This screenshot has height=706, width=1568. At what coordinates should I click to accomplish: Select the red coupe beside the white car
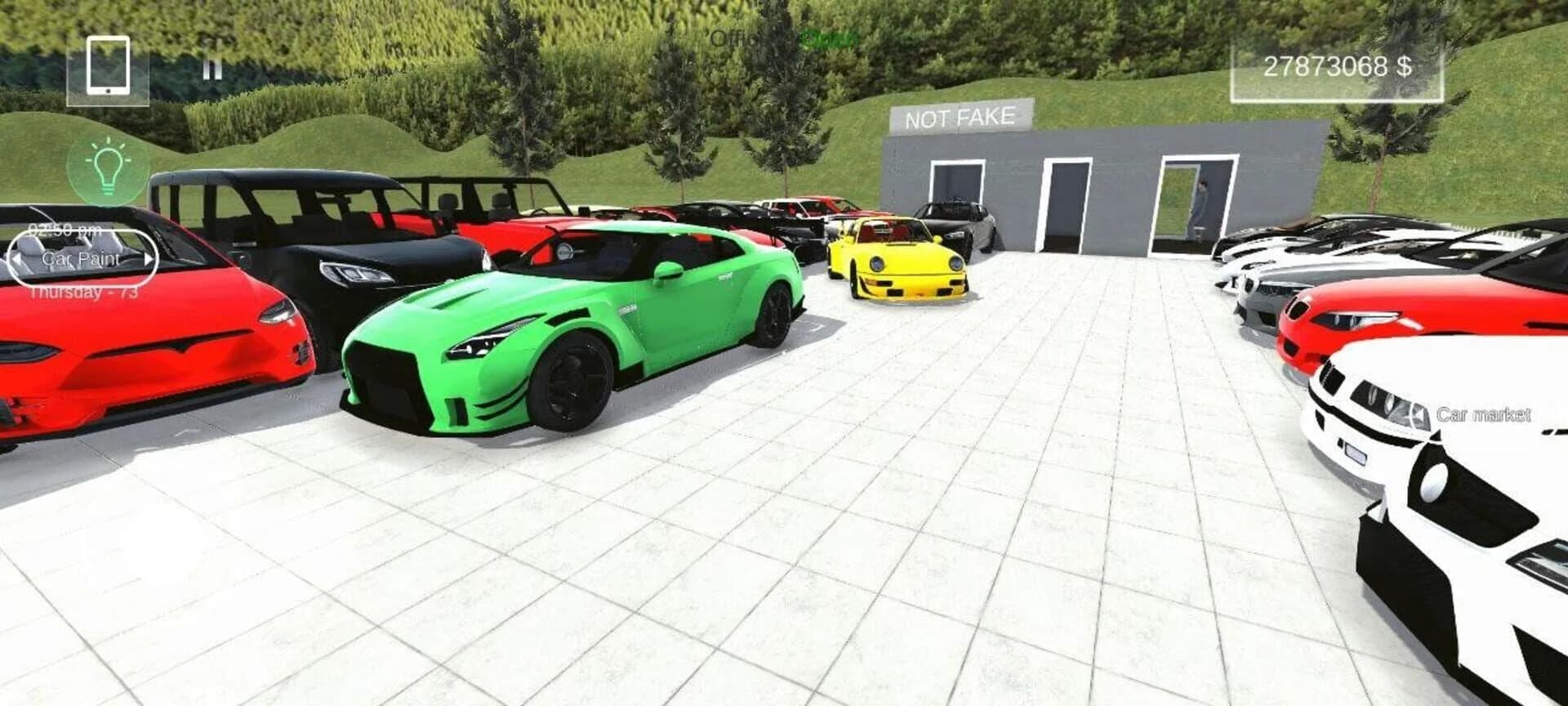[1372, 327]
